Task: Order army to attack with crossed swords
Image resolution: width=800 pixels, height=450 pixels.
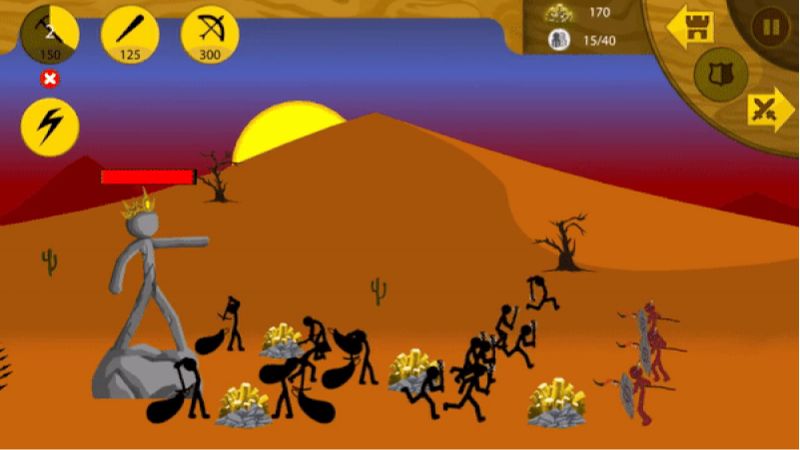Action: pyautogui.click(x=770, y=108)
